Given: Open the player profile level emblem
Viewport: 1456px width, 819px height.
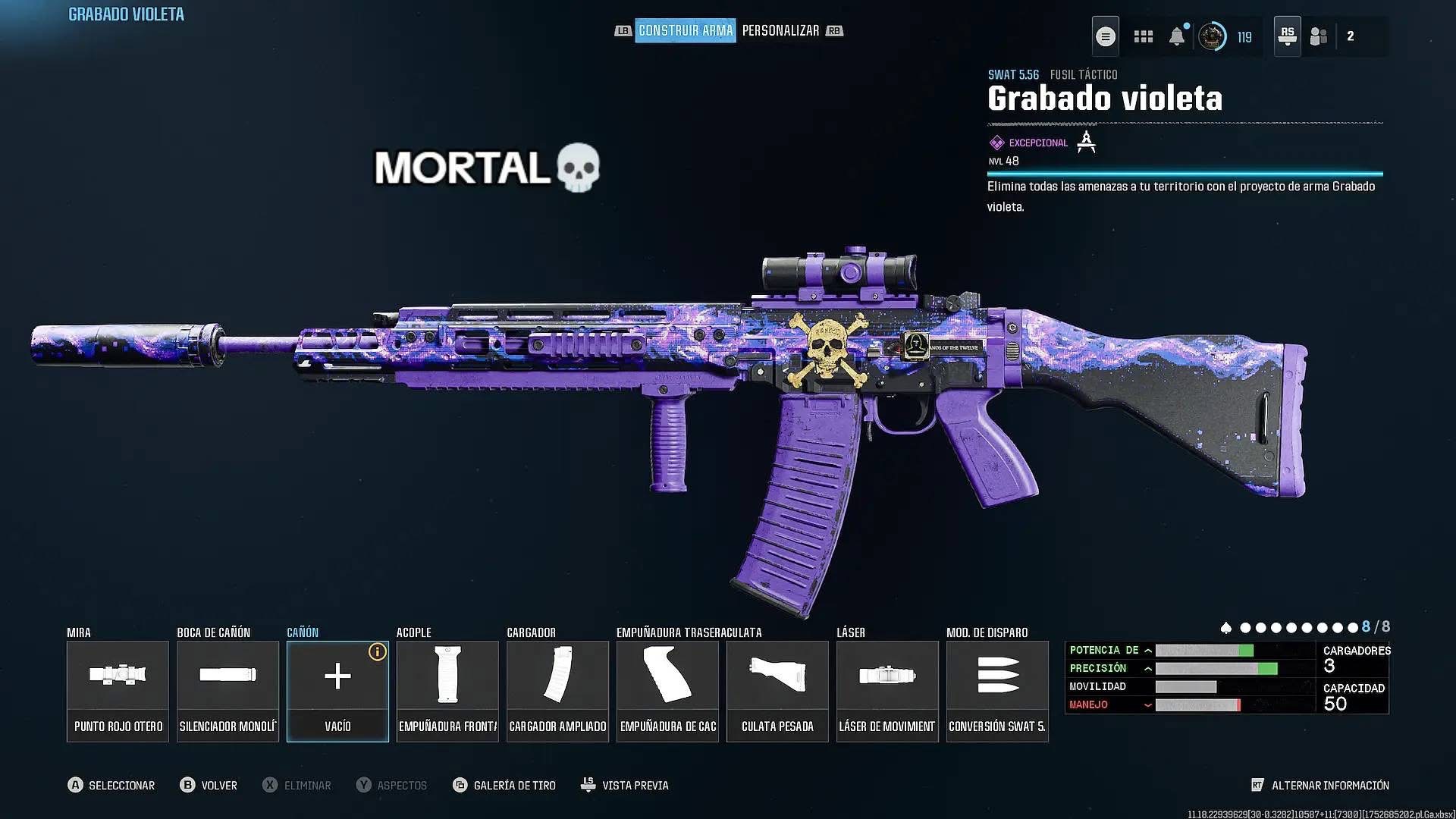Looking at the screenshot, I should tap(1212, 36).
